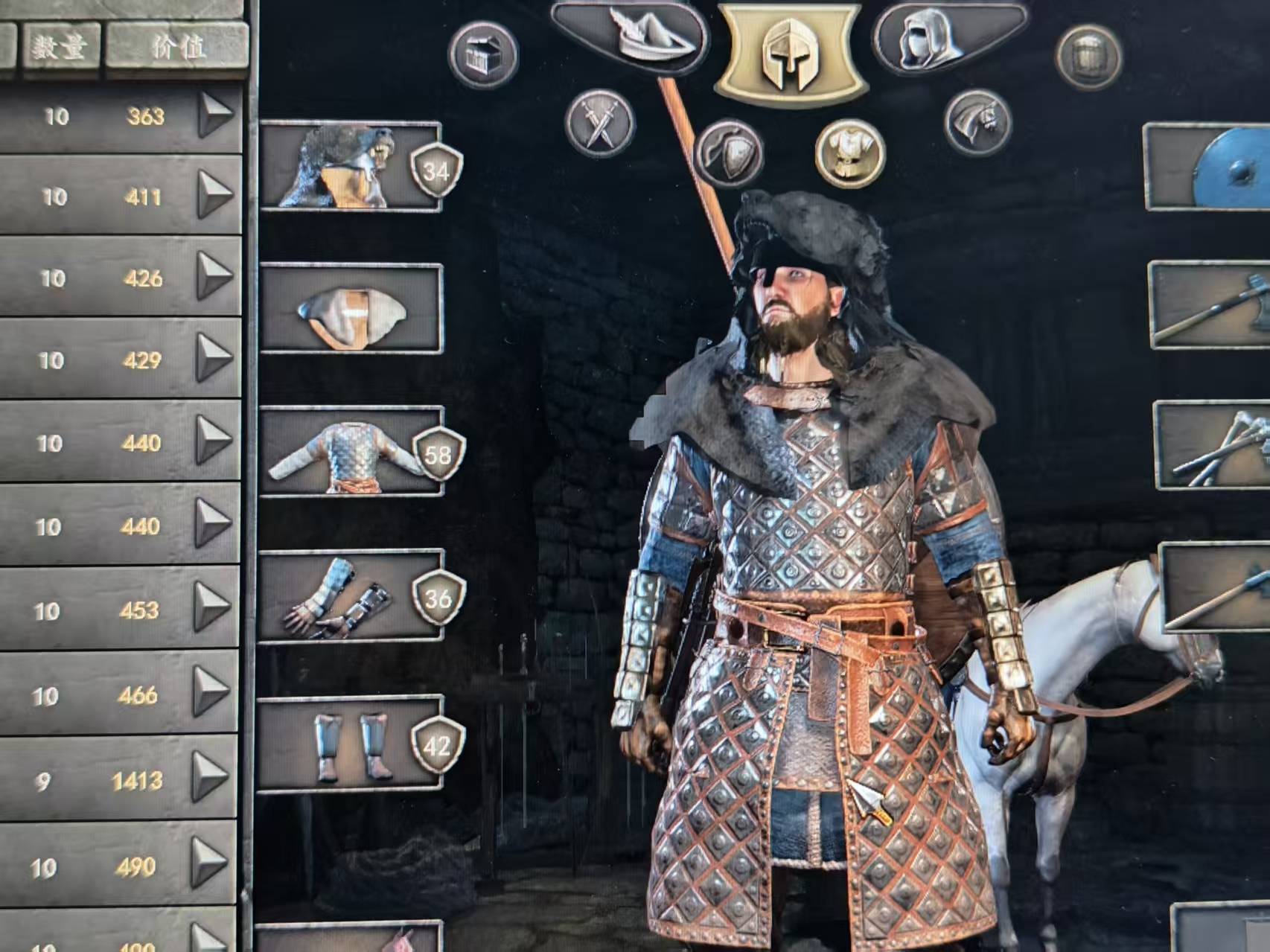
Task: Select the leg greaves boots slot
Action: pyautogui.click(x=350, y=744)
